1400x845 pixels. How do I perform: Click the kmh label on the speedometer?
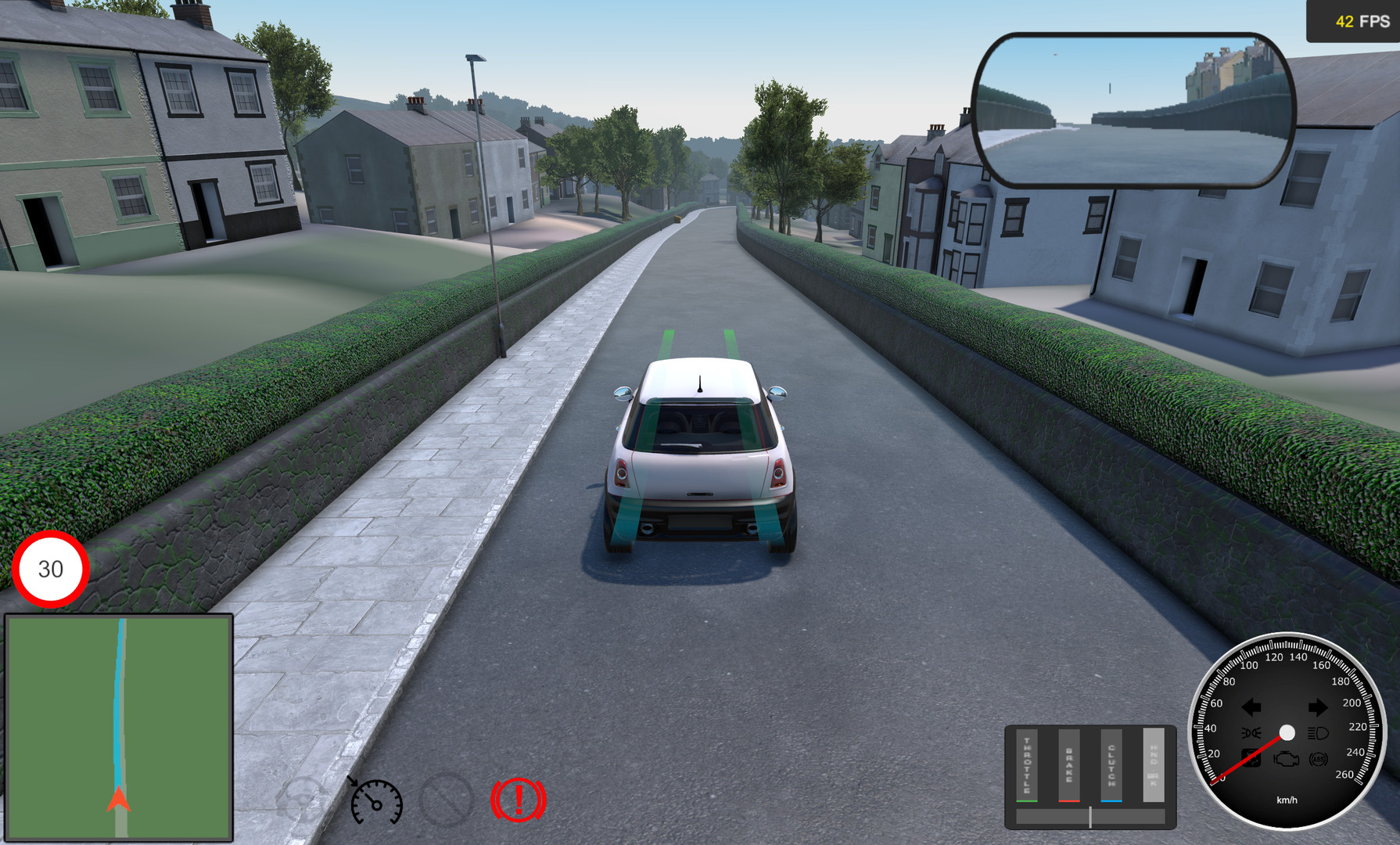(x=1287, y=800)
